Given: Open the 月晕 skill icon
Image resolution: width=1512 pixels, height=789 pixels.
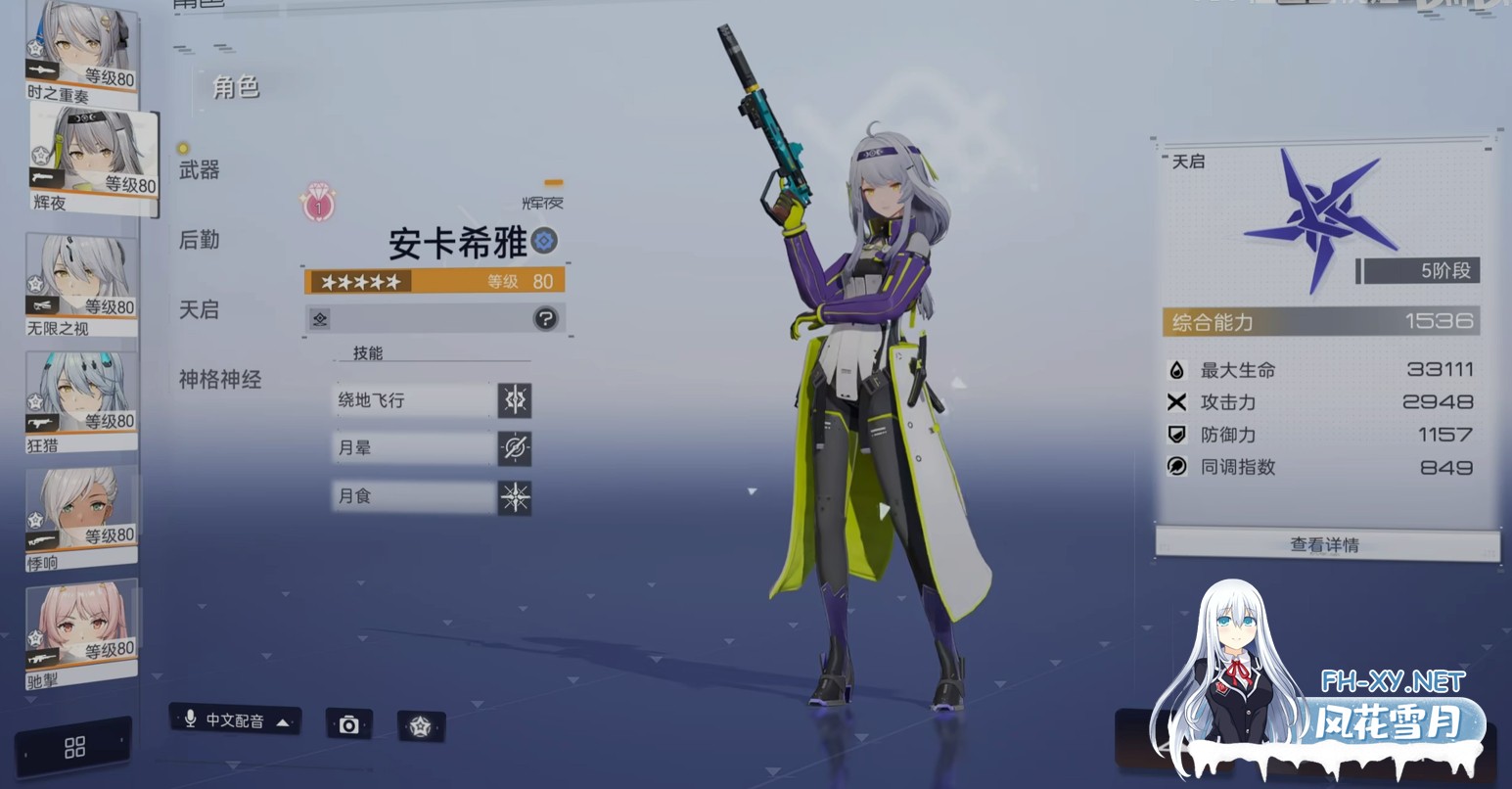Looking at the screenshot, I should point(514,447).
